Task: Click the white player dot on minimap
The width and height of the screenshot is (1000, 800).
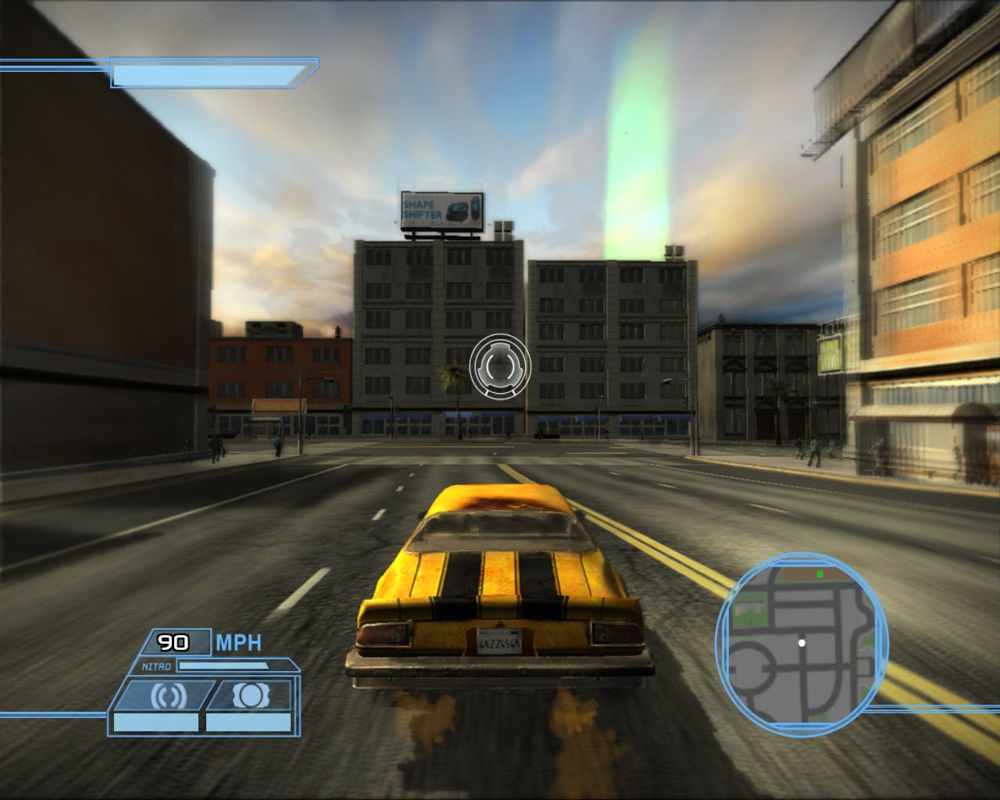Action: tap(801, 643)
